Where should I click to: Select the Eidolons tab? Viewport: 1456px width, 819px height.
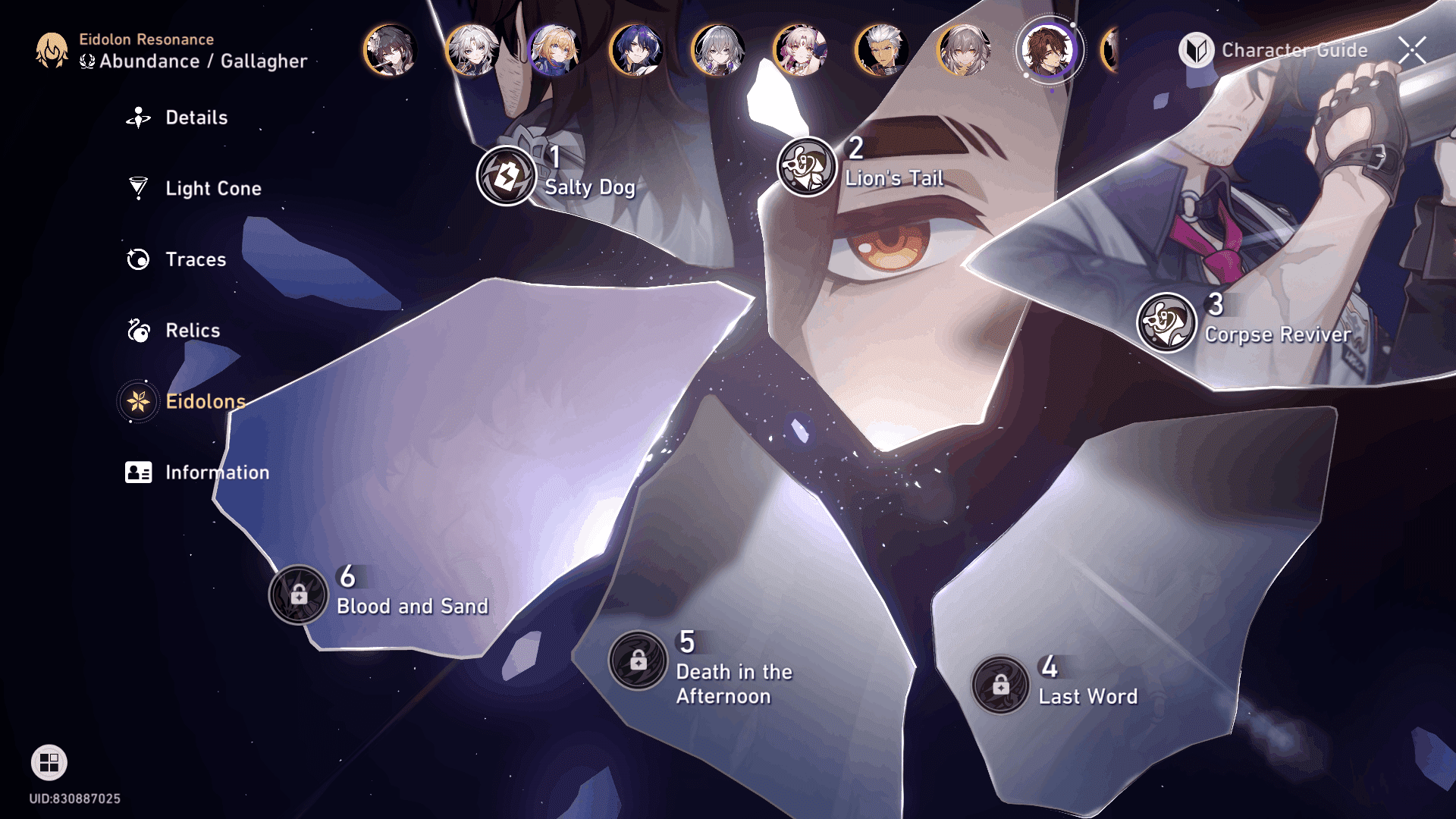[205, 401]
